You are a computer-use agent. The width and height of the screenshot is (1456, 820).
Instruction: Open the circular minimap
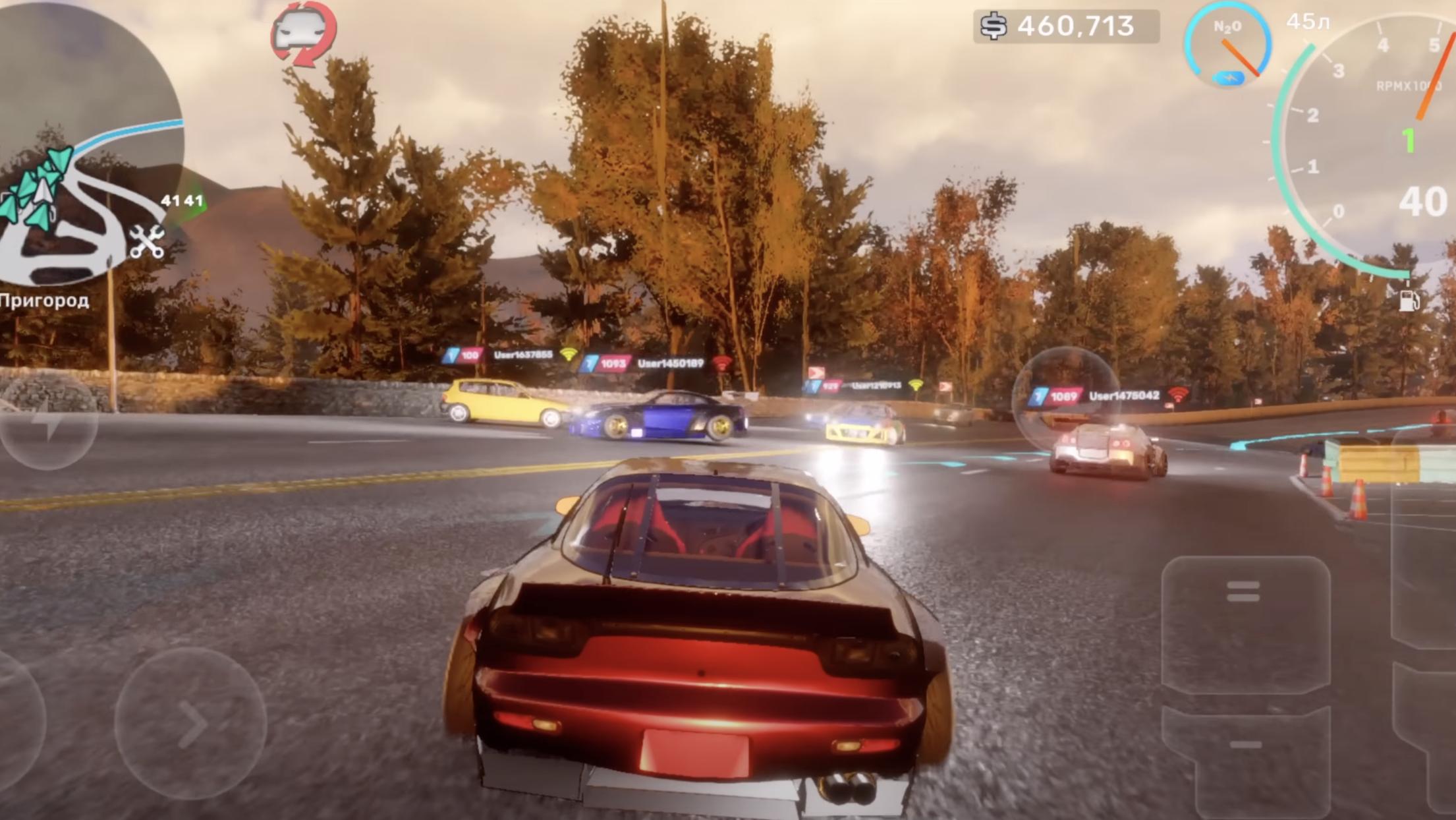tap(86, 145)
